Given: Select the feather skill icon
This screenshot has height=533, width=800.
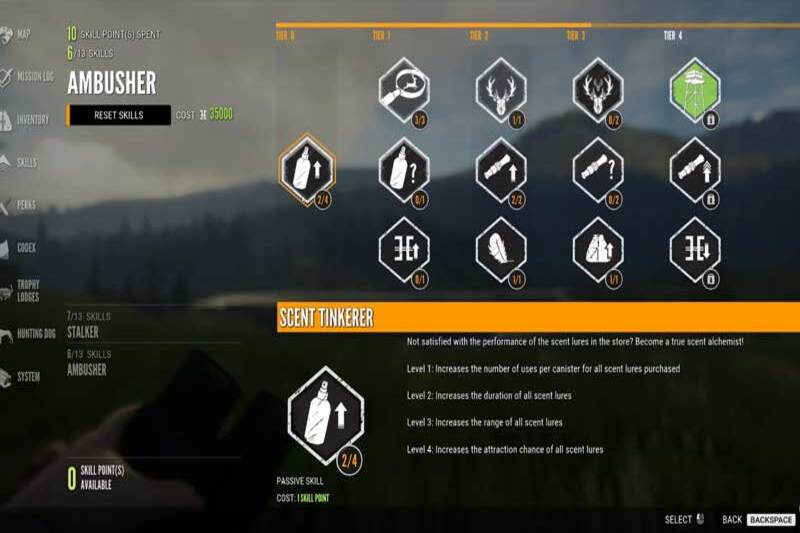Looking at the screenshot, I should click(x=501, y=250).
